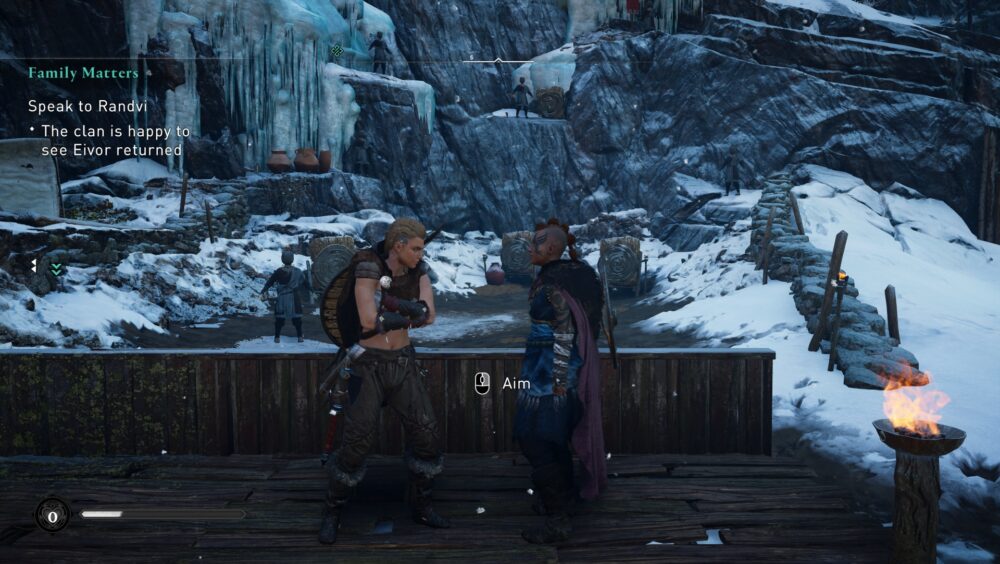
Task: Click the compass bar at the top
Action: tap(498, 60)
